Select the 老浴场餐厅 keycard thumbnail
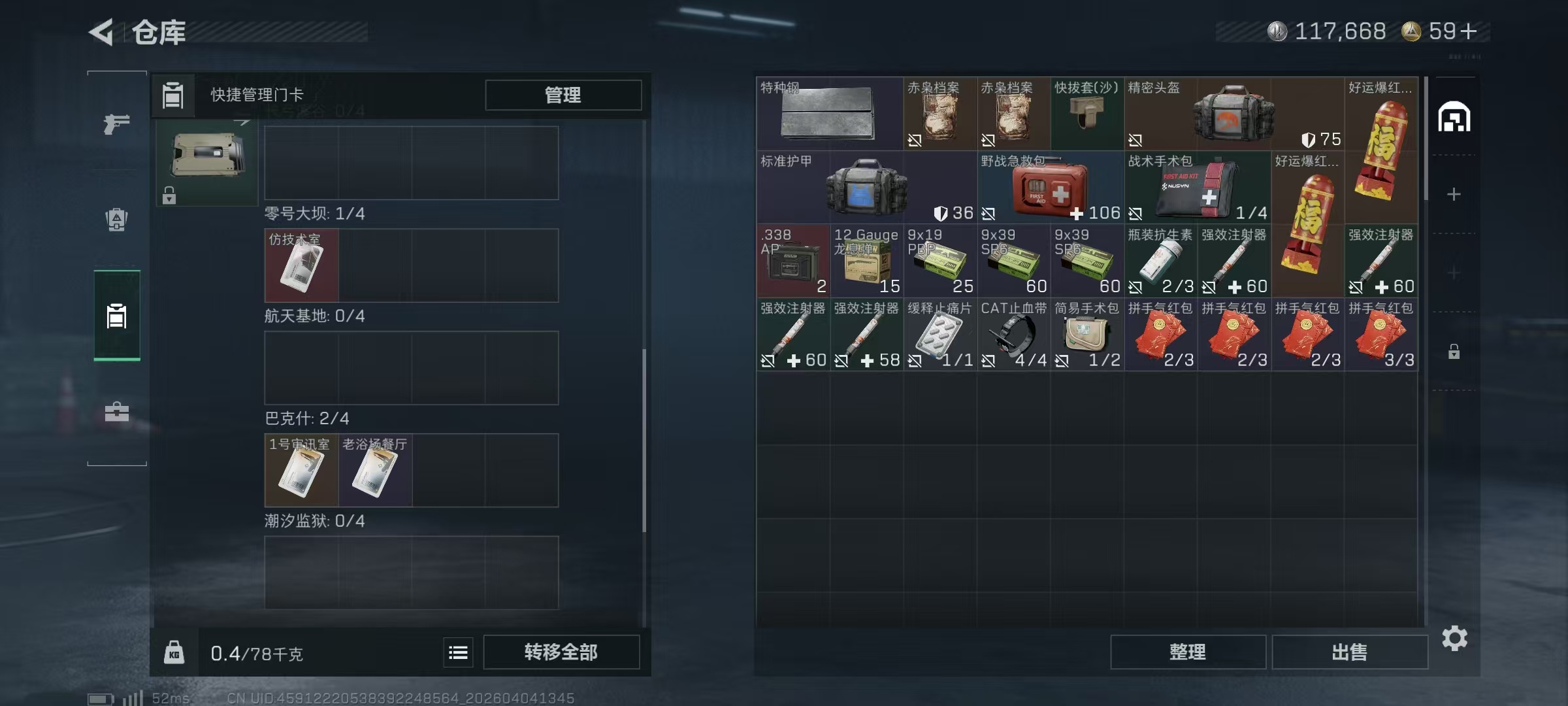Image resolution: width=1568 pixels, height=706 pixels. tap(375, 470)
